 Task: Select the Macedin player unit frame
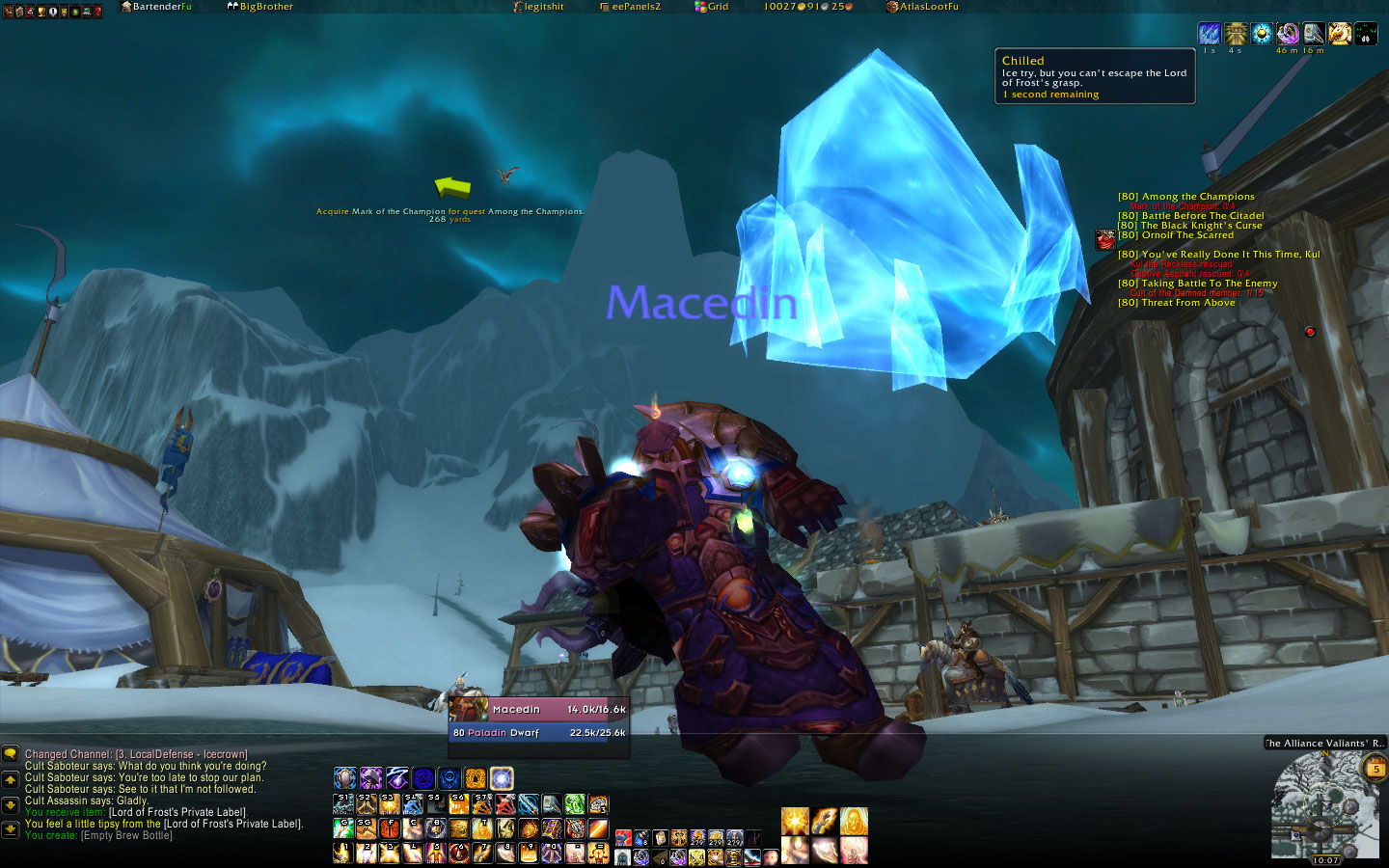[538, 721]
